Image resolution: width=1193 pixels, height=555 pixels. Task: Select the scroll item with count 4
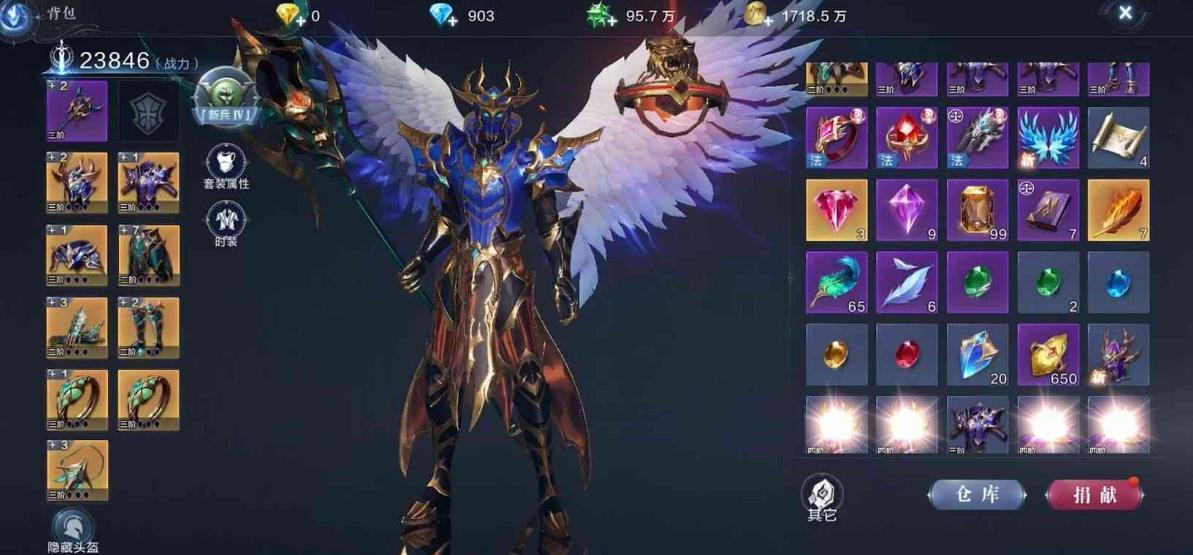click(x=1118, y=138)
